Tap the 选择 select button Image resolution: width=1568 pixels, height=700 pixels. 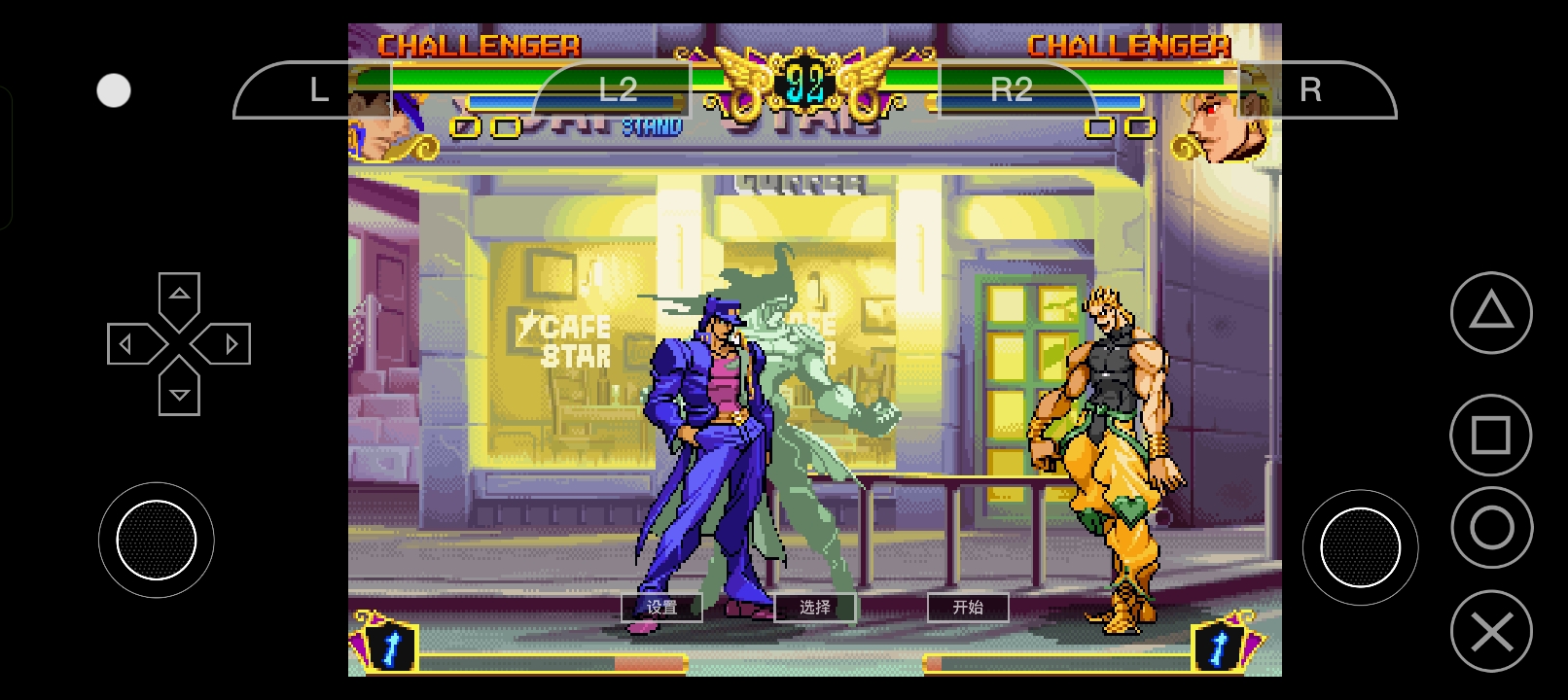point(815,608)
